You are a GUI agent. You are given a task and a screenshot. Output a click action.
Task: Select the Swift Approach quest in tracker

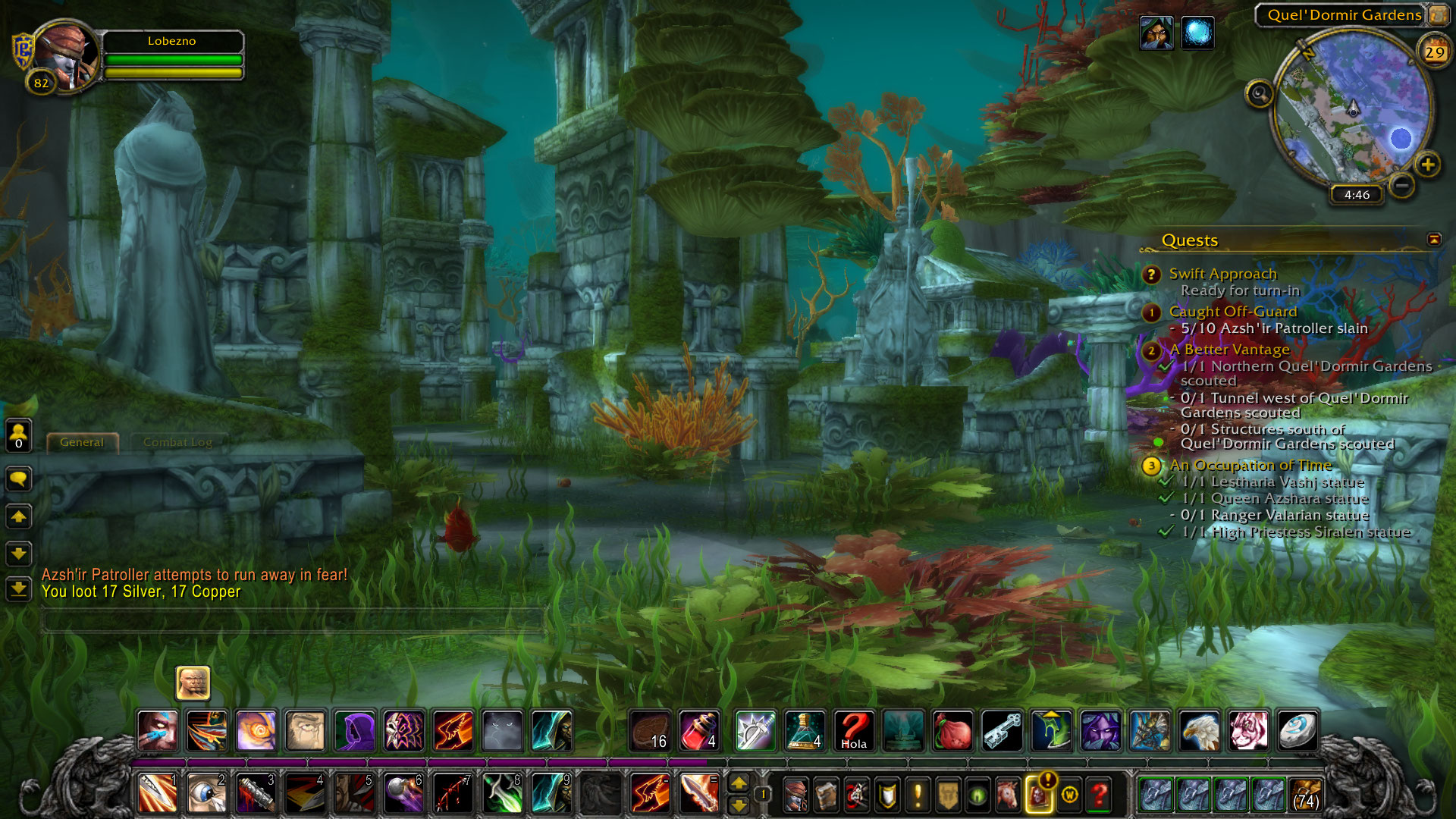1222,274
